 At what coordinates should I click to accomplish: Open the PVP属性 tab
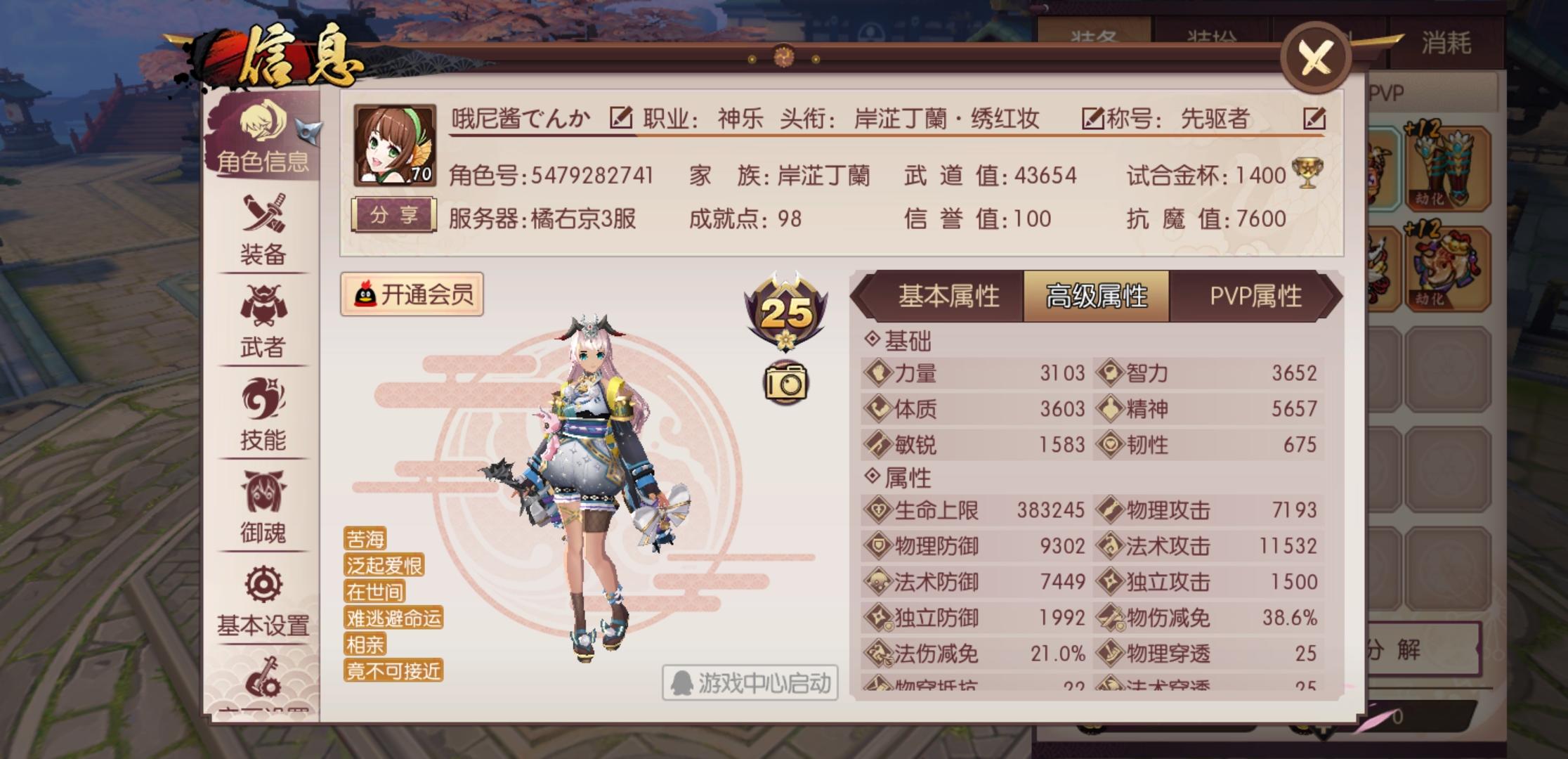(x=1248, y=297)
